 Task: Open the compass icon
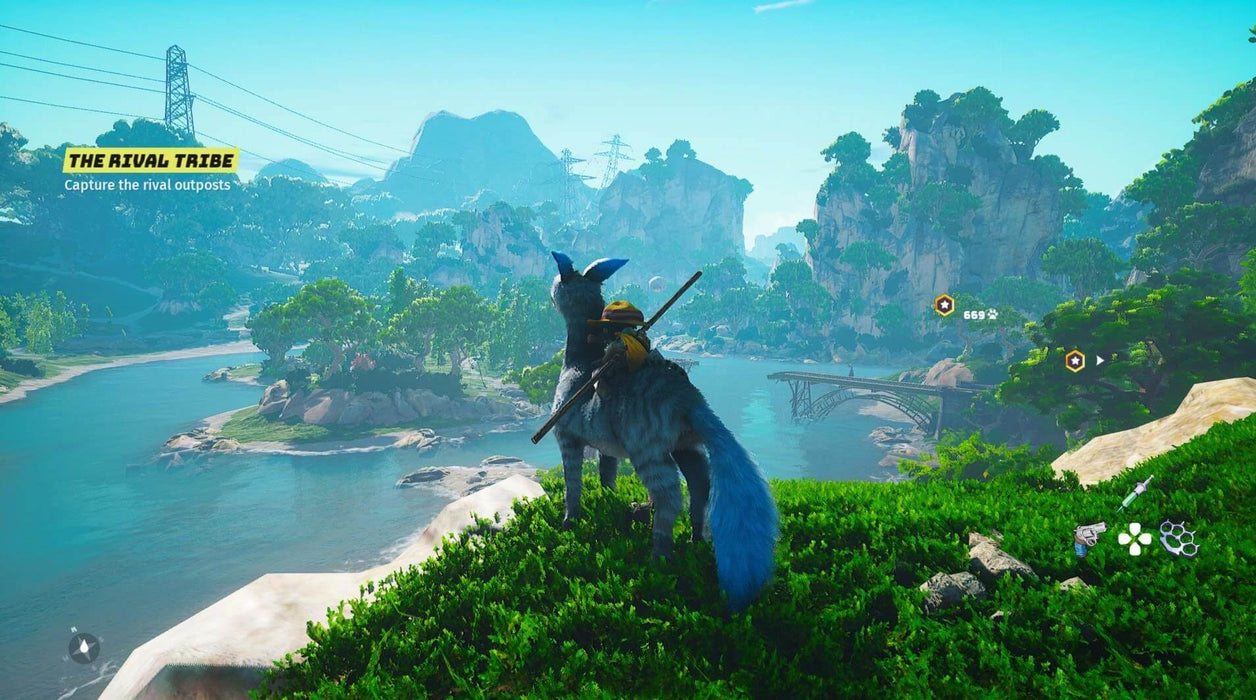tap(83, 647)
